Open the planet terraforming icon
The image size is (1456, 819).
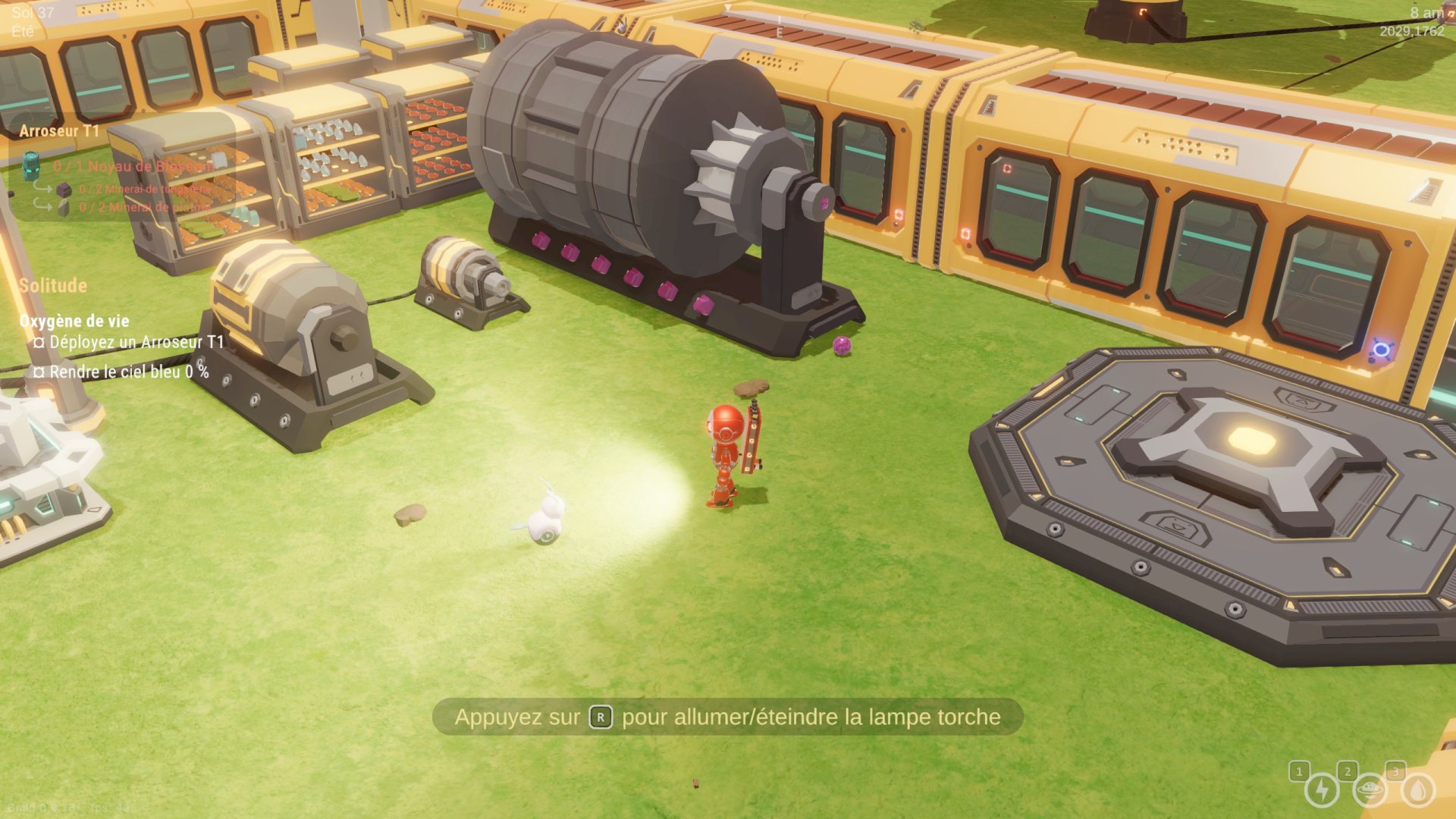point(1370,789)
